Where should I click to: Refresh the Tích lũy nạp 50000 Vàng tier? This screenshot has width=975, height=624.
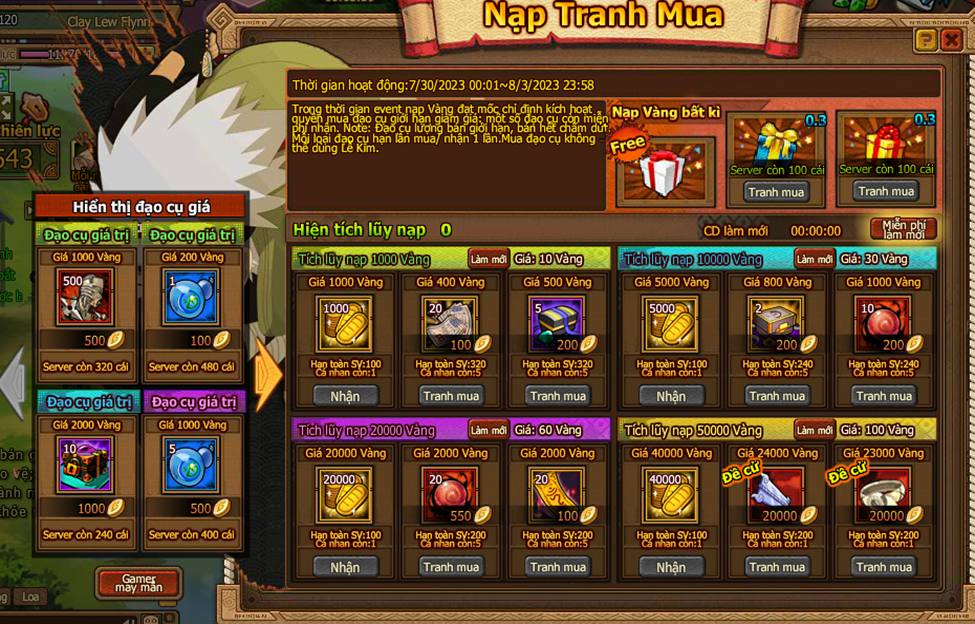814,430
